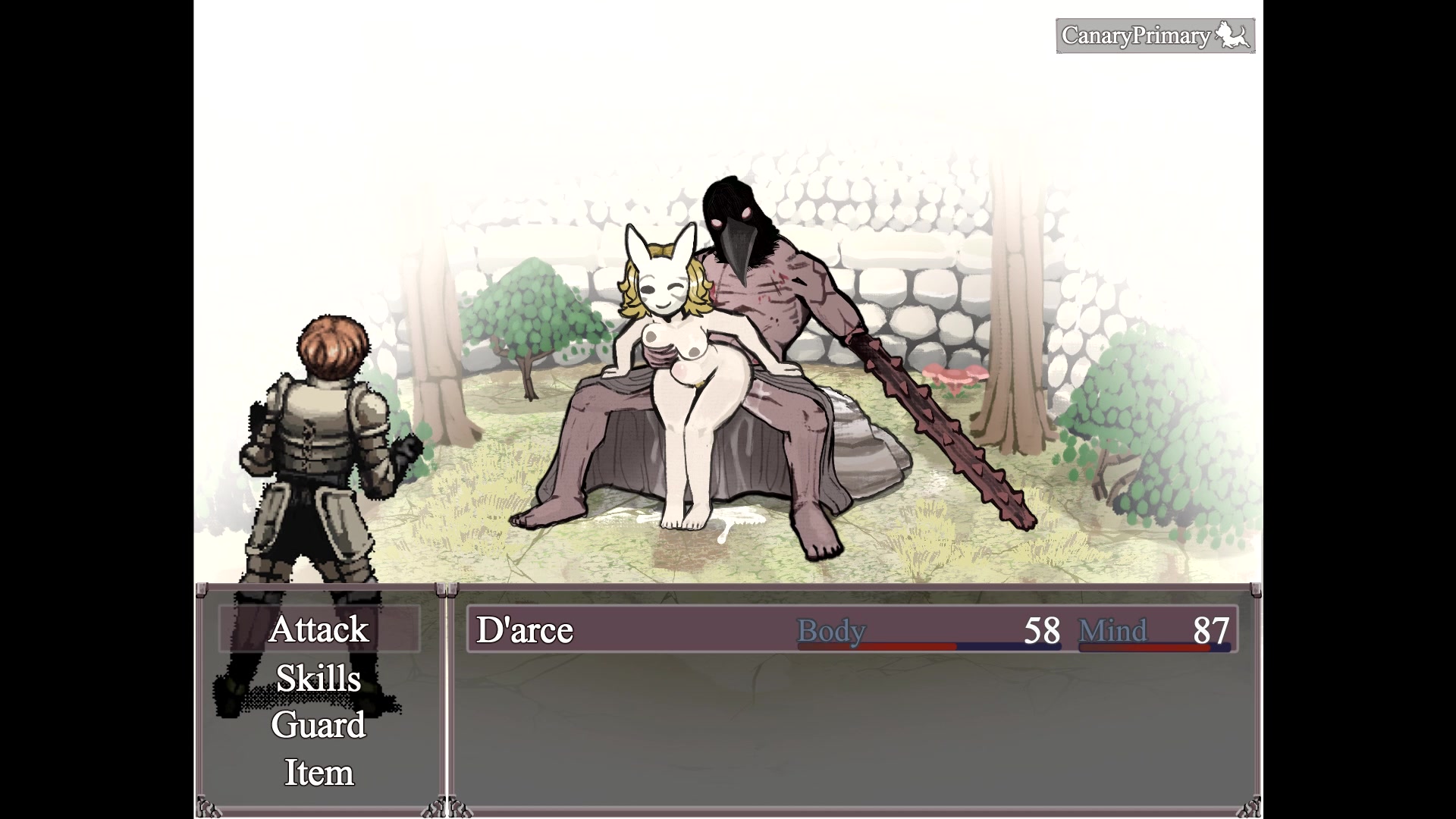Select the Attack command
Image resolution: width=1456 pixels, height=819 pixels.
click(x=318, y=629)
